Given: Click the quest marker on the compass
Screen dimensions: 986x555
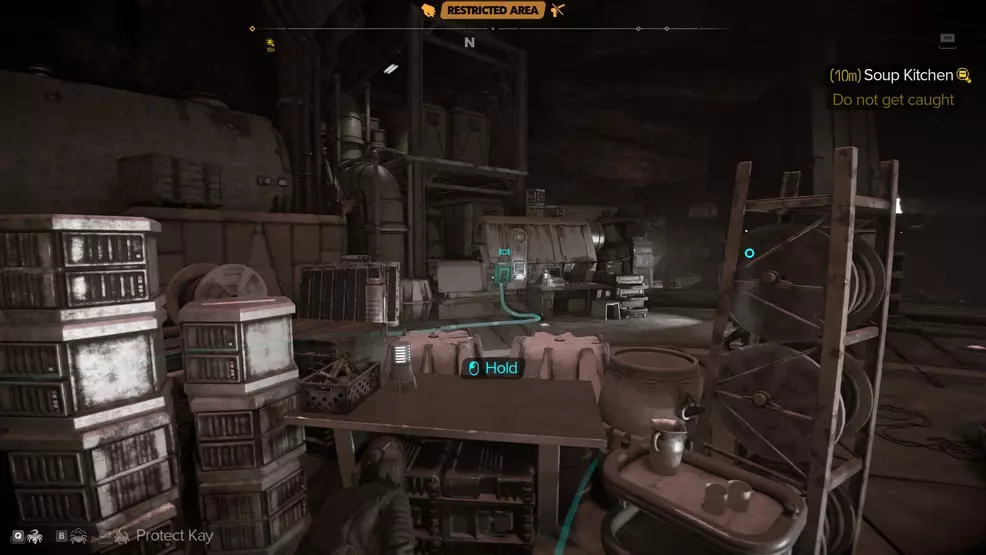Looking at the screenshot, I should coord(271,43).
